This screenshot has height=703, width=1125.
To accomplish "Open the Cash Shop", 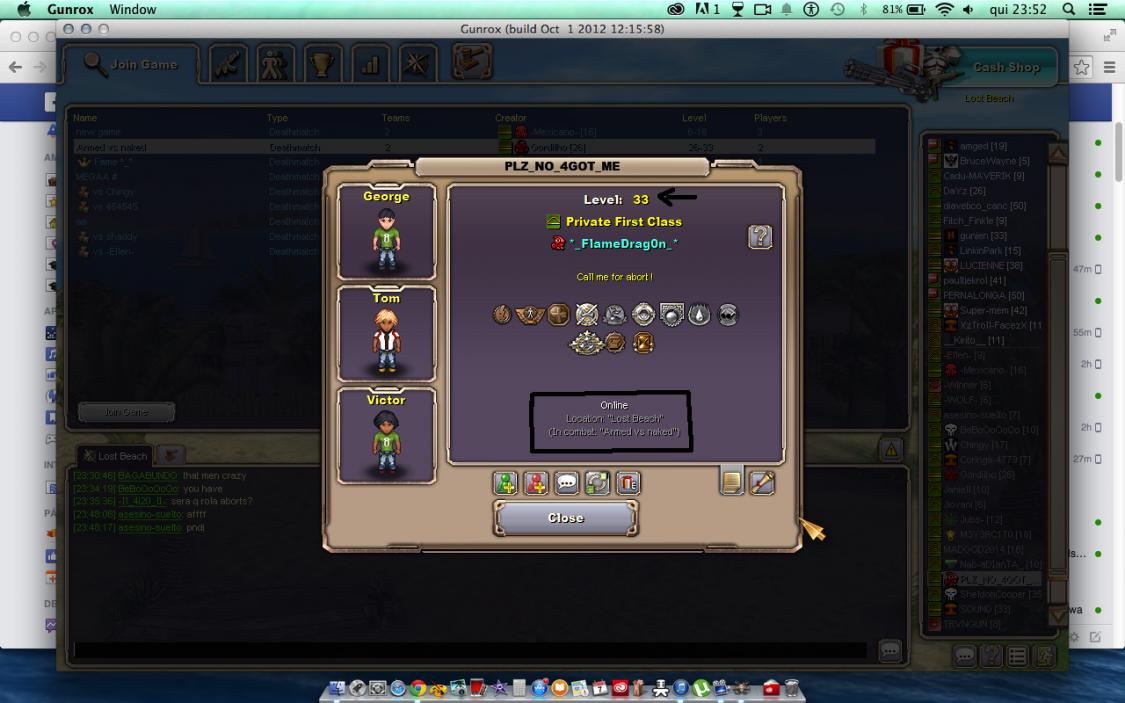I will pos(1005,68).
